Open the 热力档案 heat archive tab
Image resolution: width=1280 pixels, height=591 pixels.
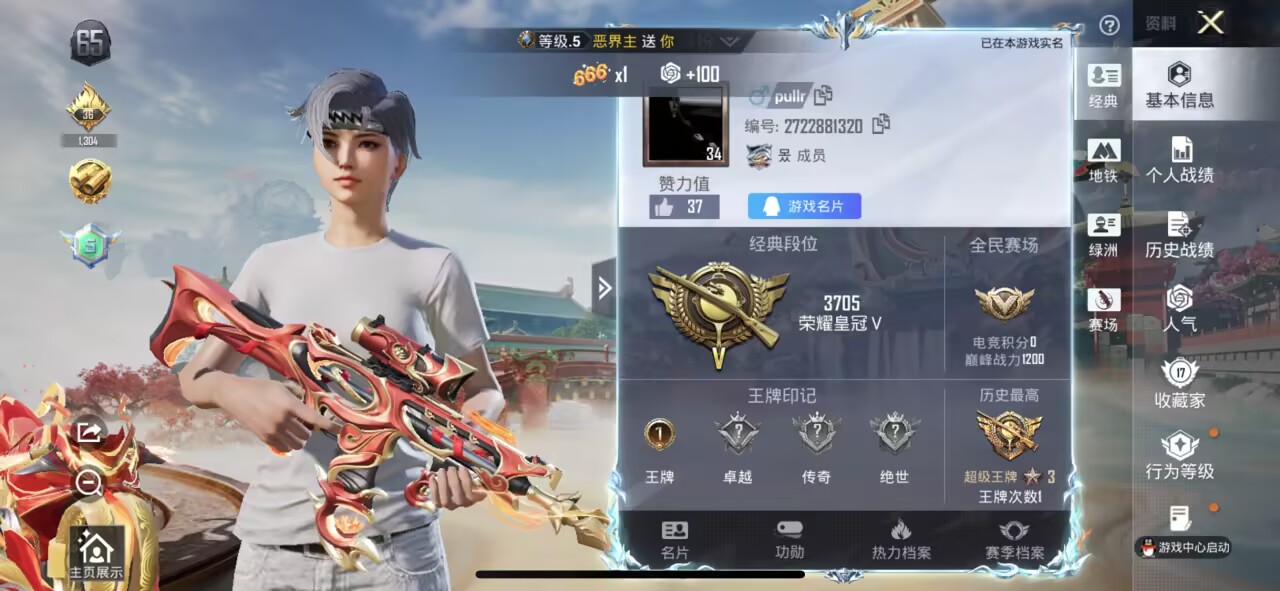[901, 540]
